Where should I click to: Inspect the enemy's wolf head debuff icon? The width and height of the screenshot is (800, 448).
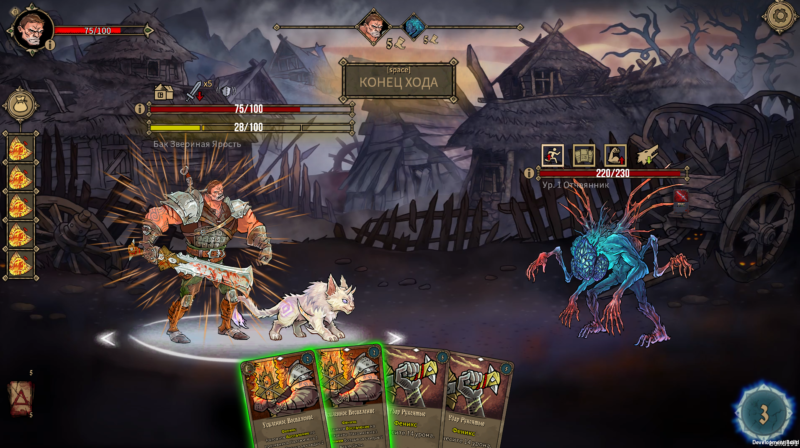[x=647, y=153]
